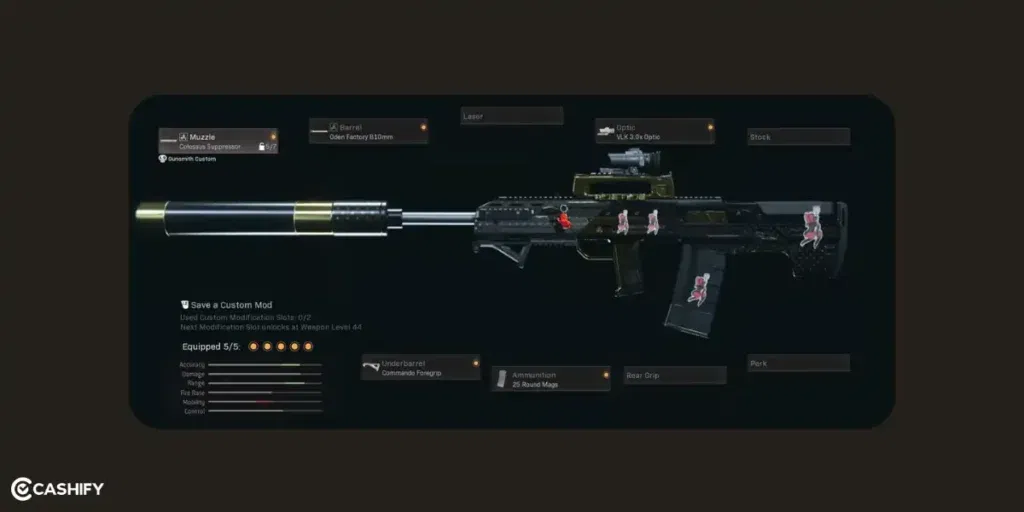The height and width of the screenshot is (512, 1024).
Task: Open the Underbarrel Commando Foregrip slot
Action: [x=420, y=367]
